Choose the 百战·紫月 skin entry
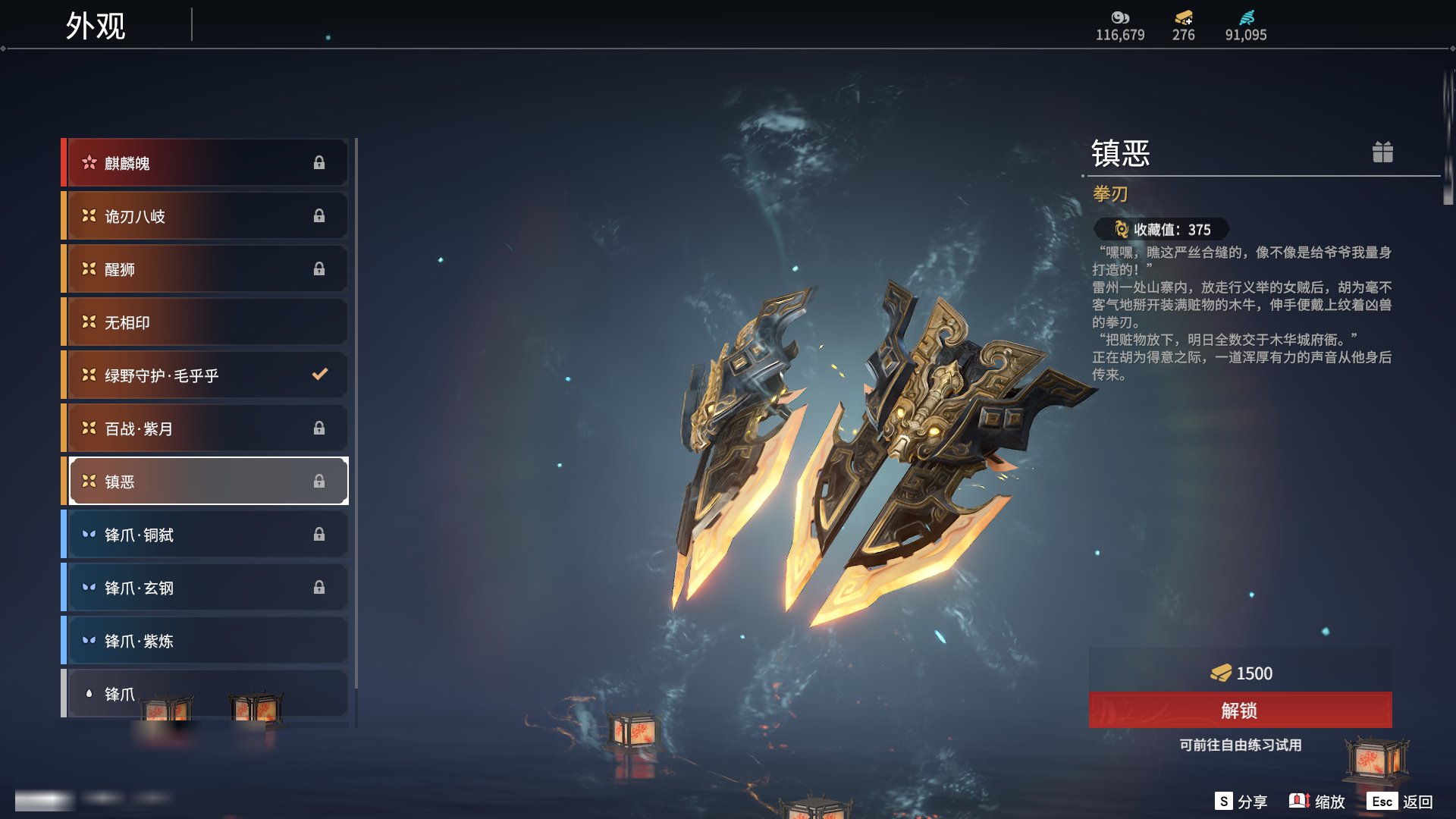Image resolution: width=1456 pixels, height=819 pixels. [206, 428]
